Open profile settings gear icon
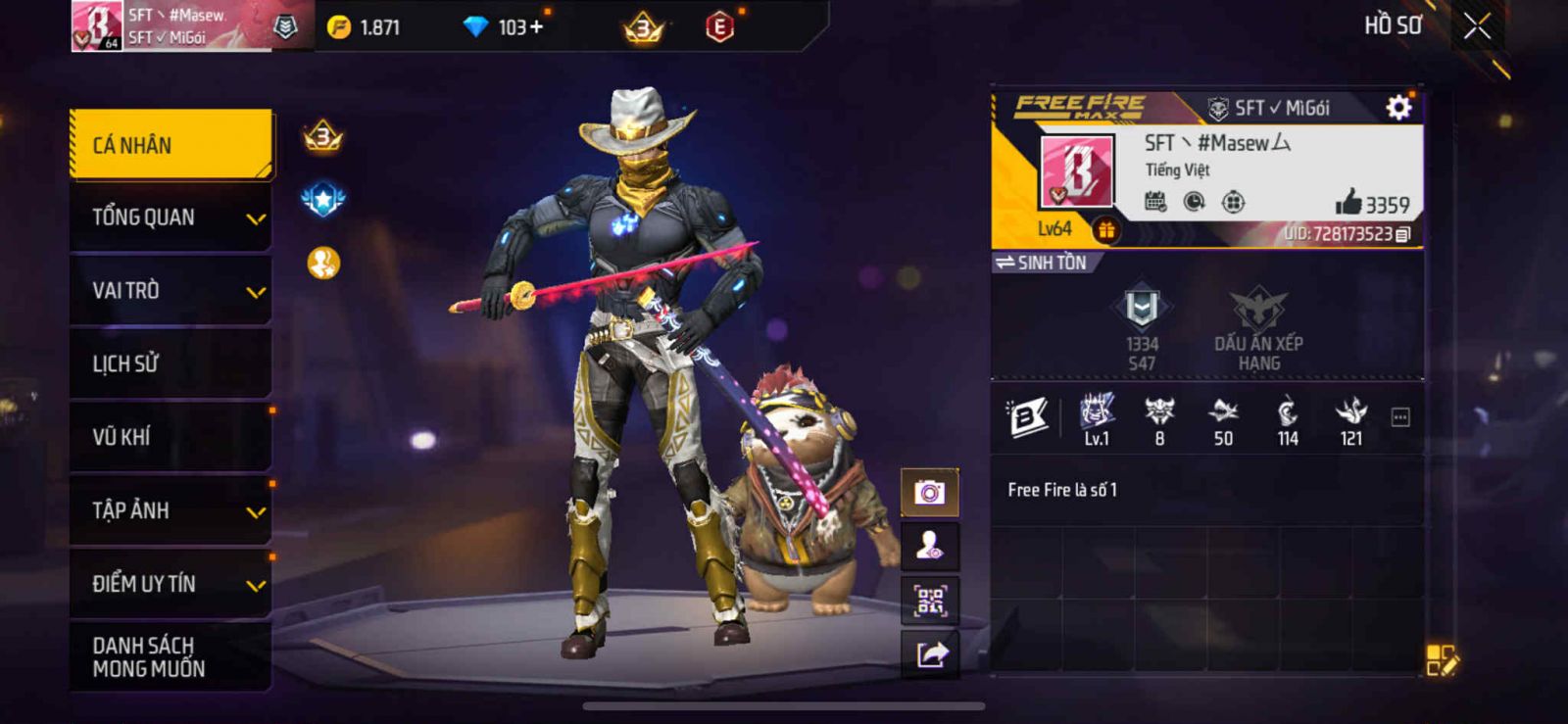1568x724 pixels. pyautogui.click(x=1398, y=107)
